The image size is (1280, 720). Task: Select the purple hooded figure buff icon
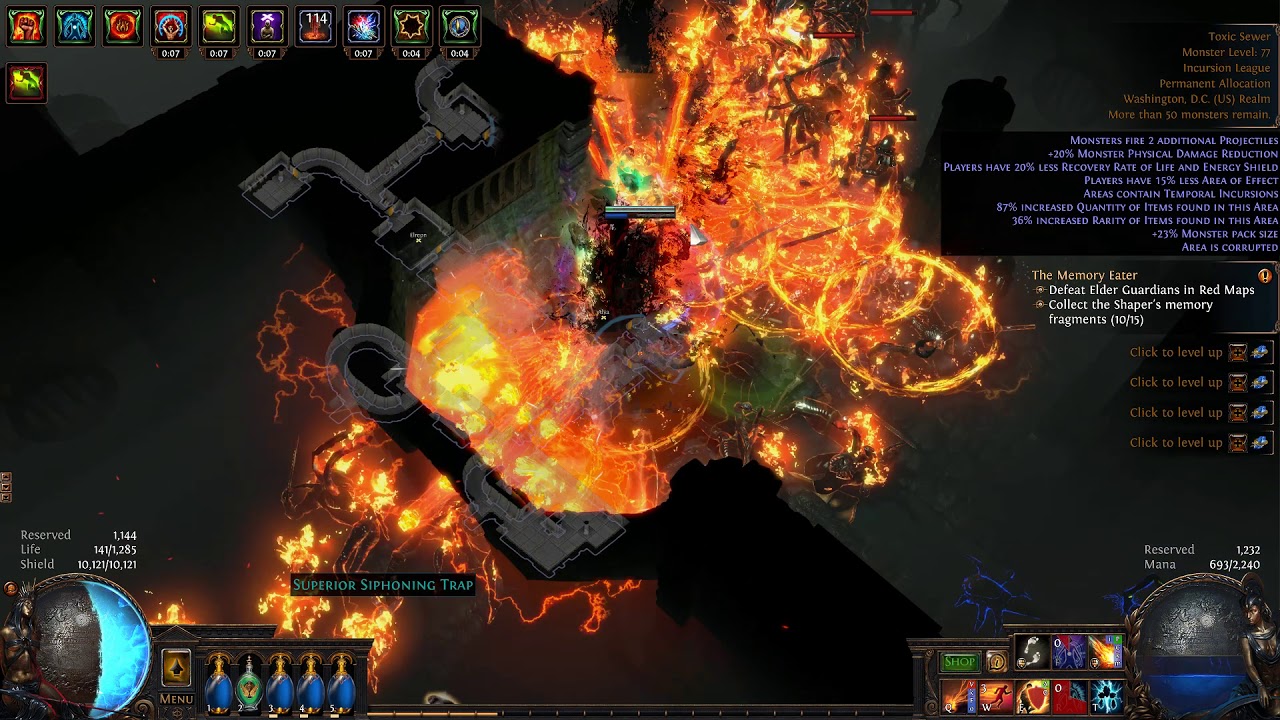[x=267, y=27]
